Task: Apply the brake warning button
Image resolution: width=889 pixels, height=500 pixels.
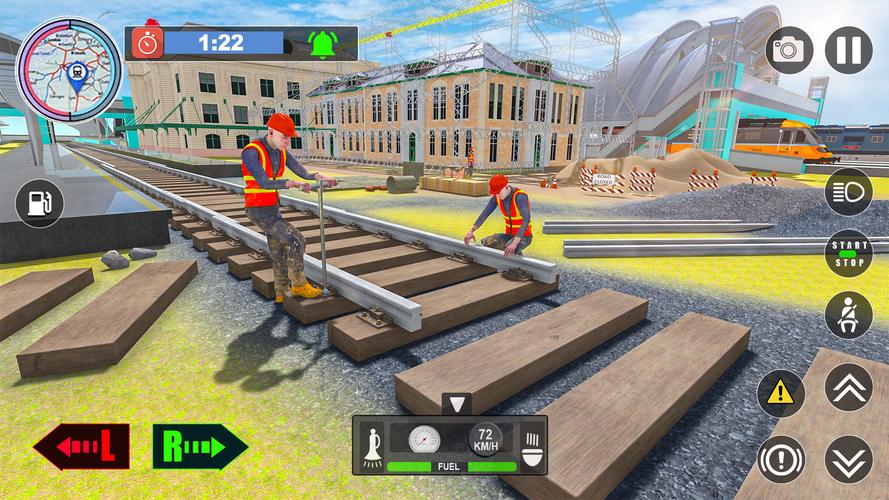Action: (781, 460)
